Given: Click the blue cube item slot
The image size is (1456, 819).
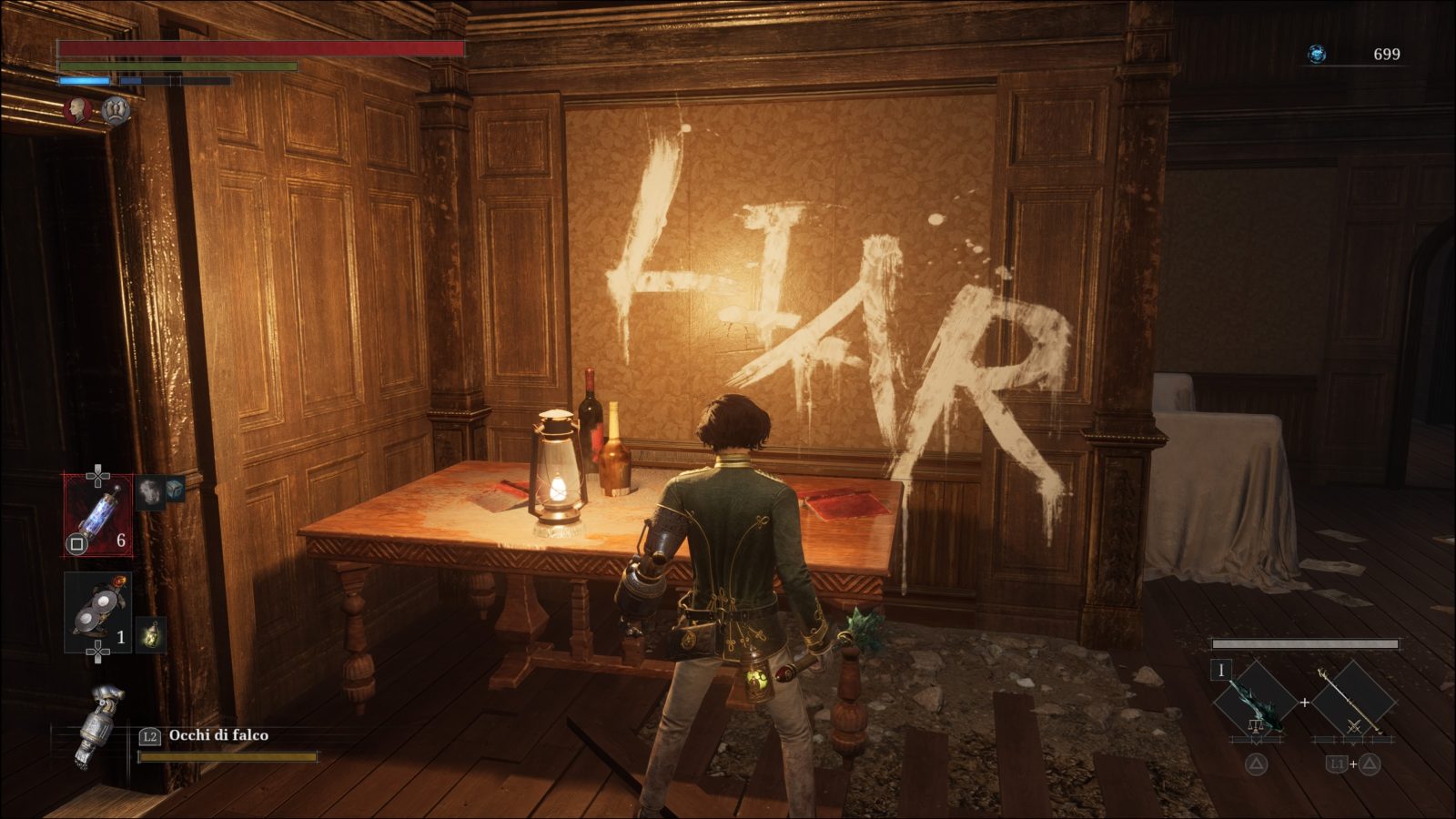Looking at the screenshot, I should tap(174, 490).
